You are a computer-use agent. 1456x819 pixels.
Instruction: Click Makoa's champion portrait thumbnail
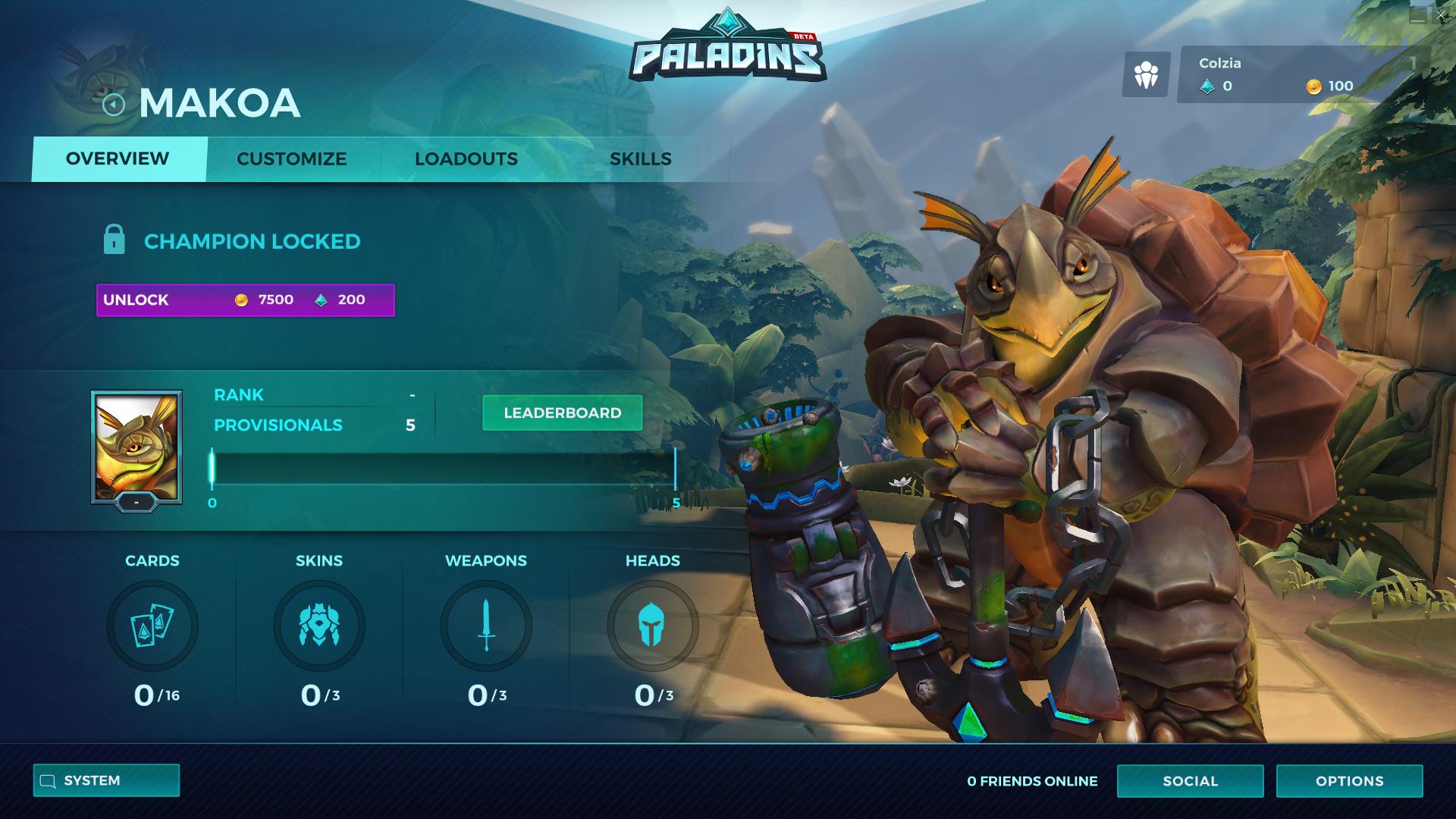[136, 446]
